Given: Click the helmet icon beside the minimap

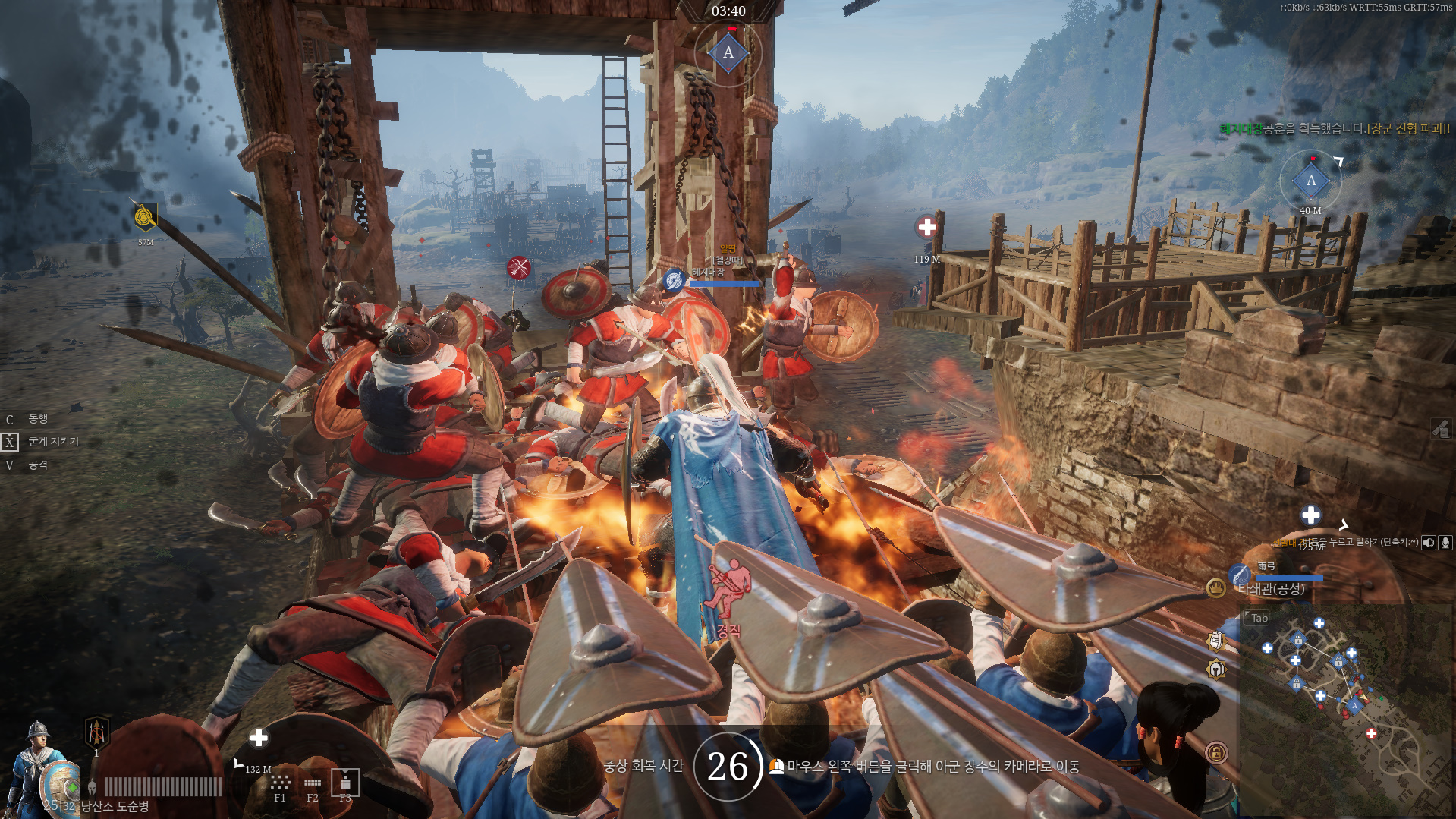Looking at the screenshot, I should (x=1216, y=669).
